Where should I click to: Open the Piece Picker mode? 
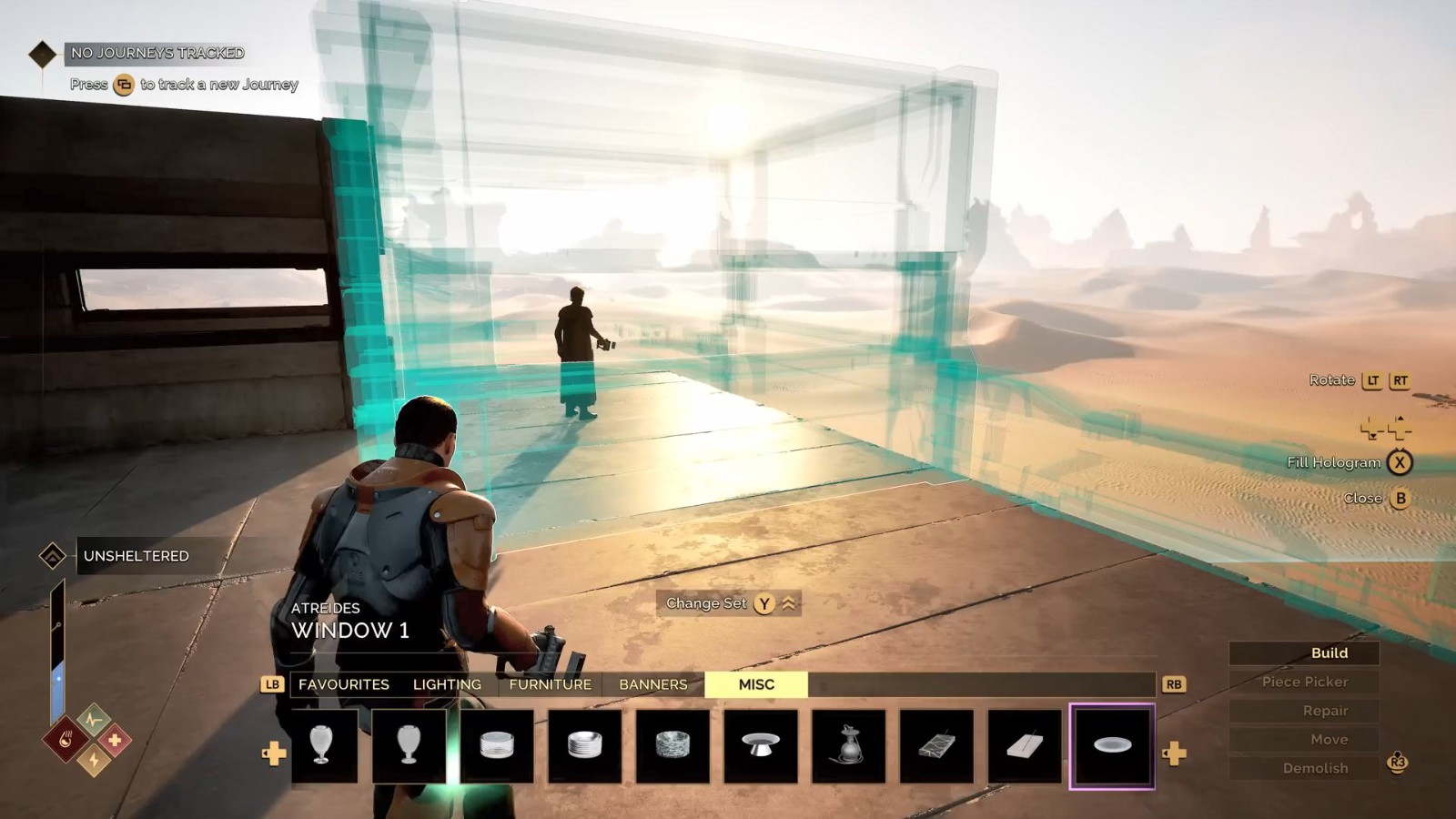[1305, 682]
